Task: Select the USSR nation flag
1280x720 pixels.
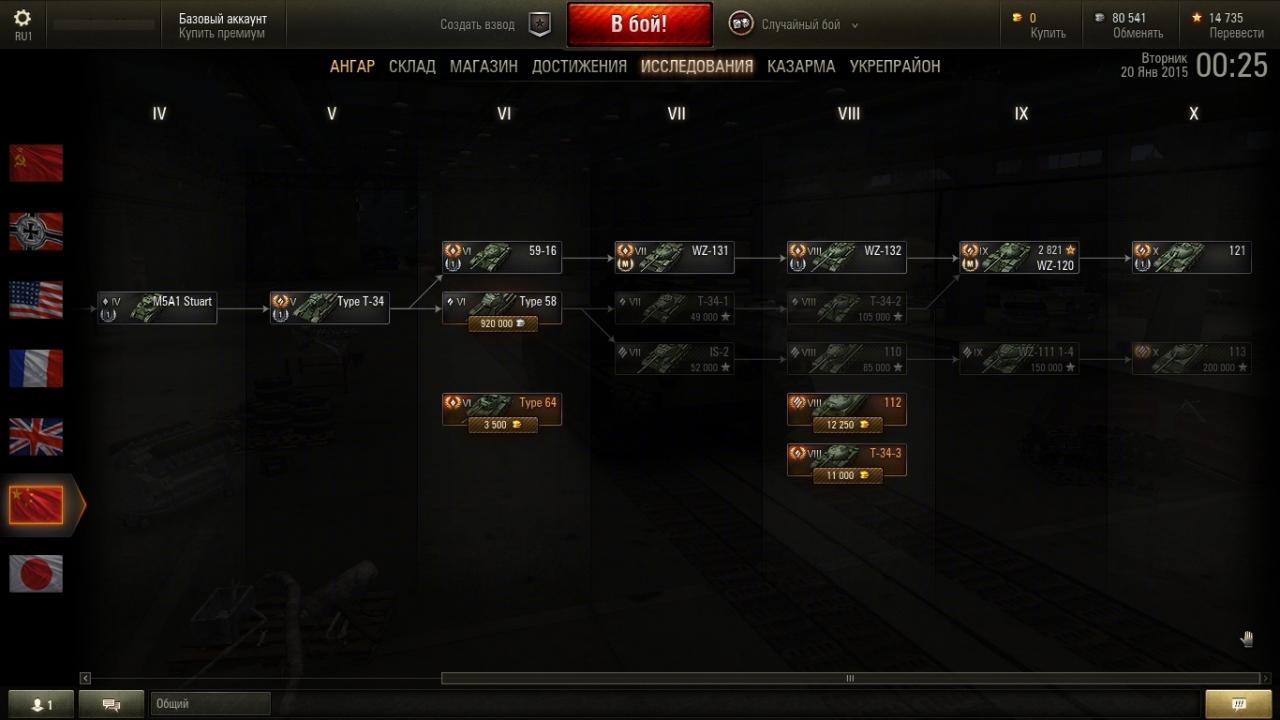Action: pyautogui.click(x=36, y=163)
